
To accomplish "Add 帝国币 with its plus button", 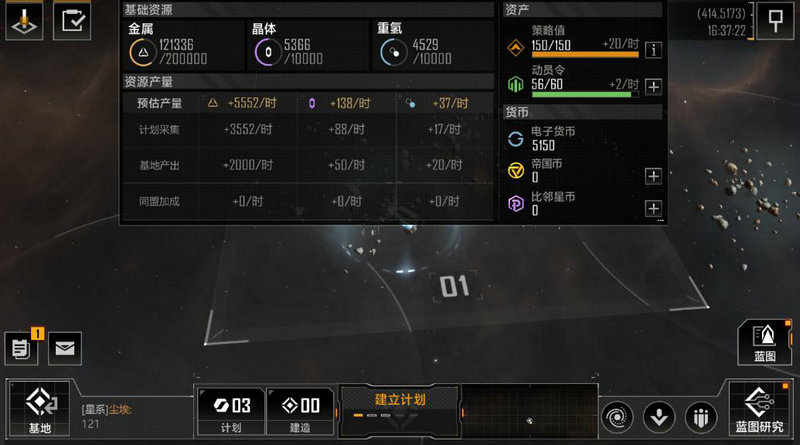I will (653, 176).
